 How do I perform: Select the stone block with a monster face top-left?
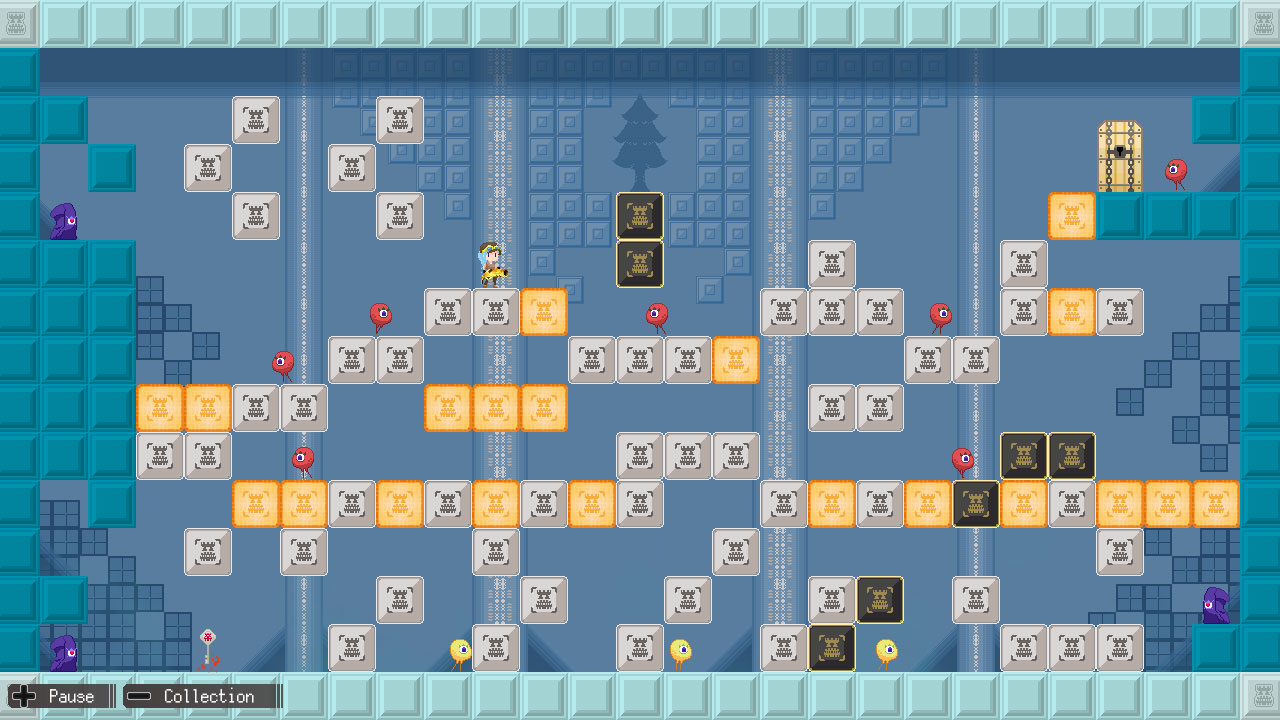(256, 120)
